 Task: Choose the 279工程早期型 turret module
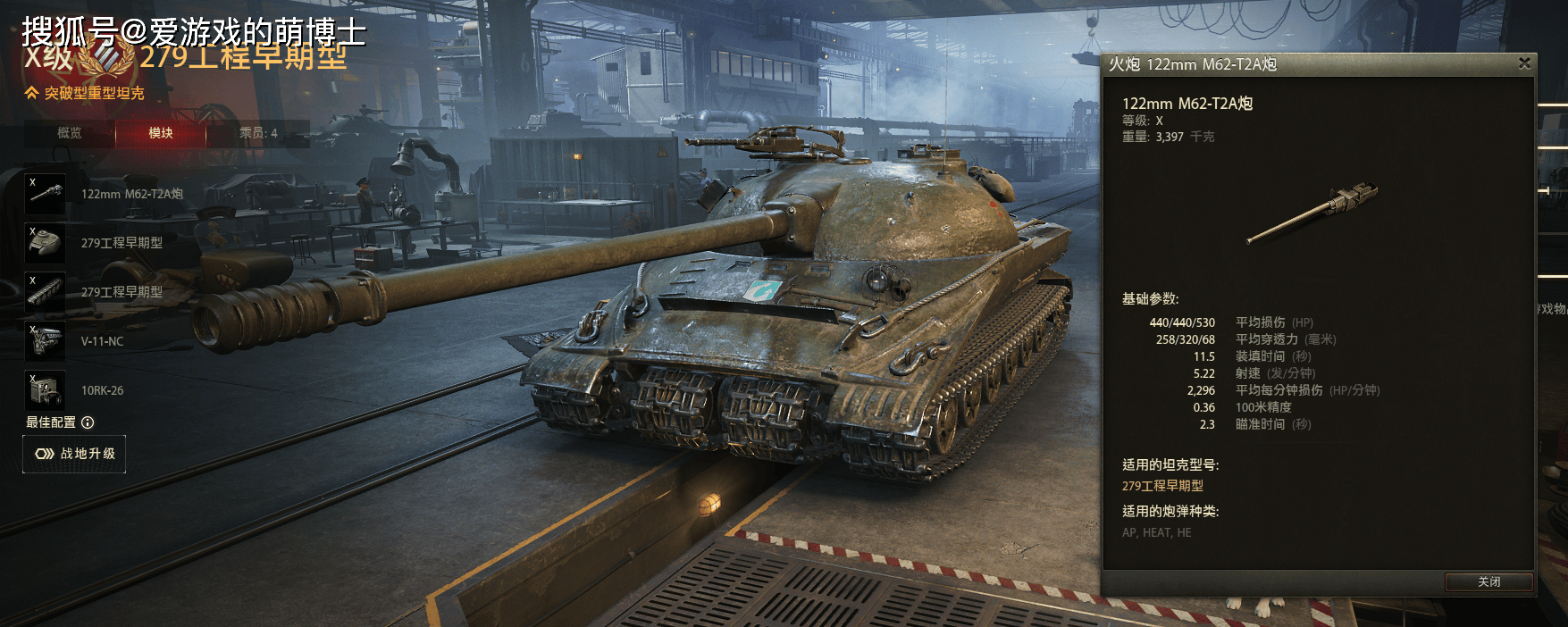(x=46, y=243)
